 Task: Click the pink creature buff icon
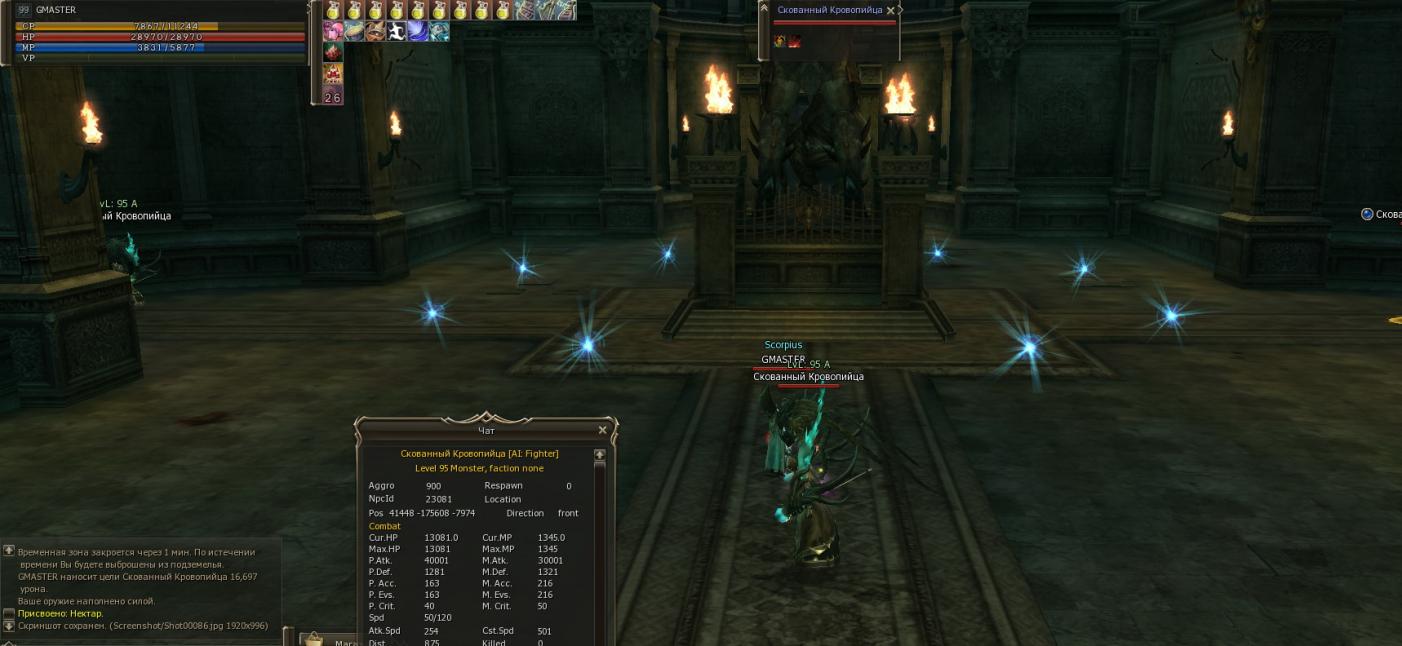click(333, 31)
